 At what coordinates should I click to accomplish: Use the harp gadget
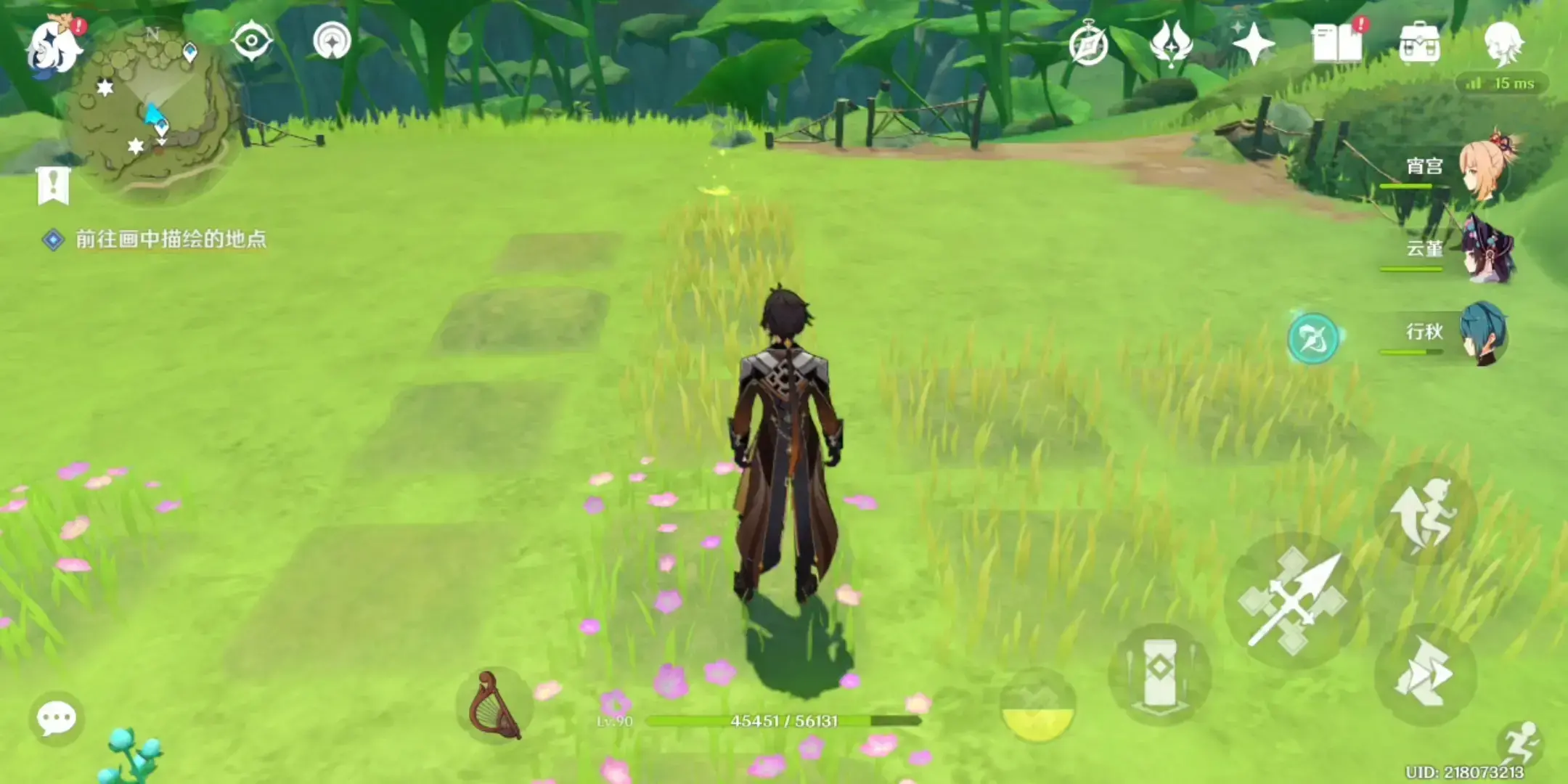click(494, 706)
